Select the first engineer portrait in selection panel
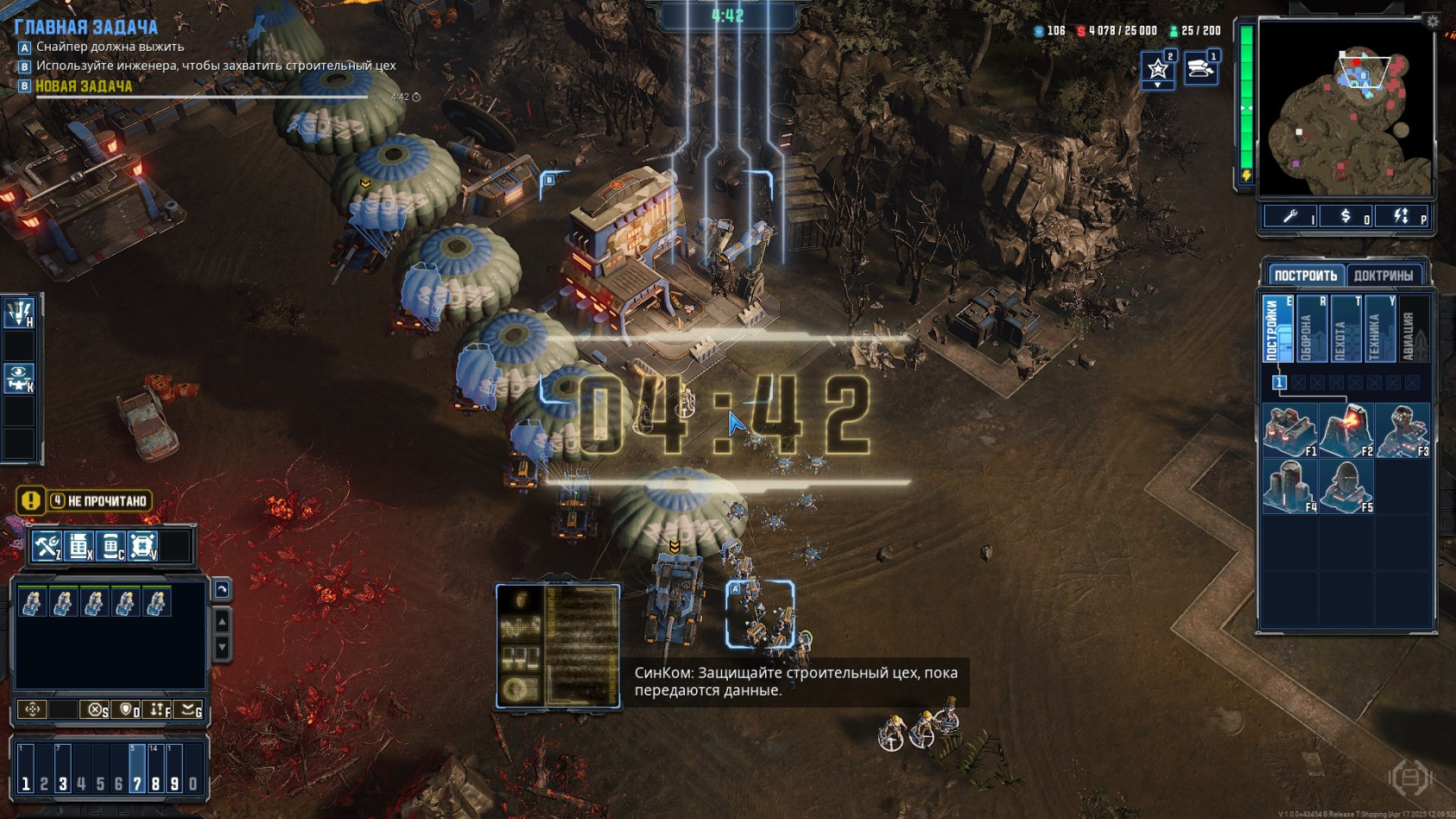 [x=32, y=601]
